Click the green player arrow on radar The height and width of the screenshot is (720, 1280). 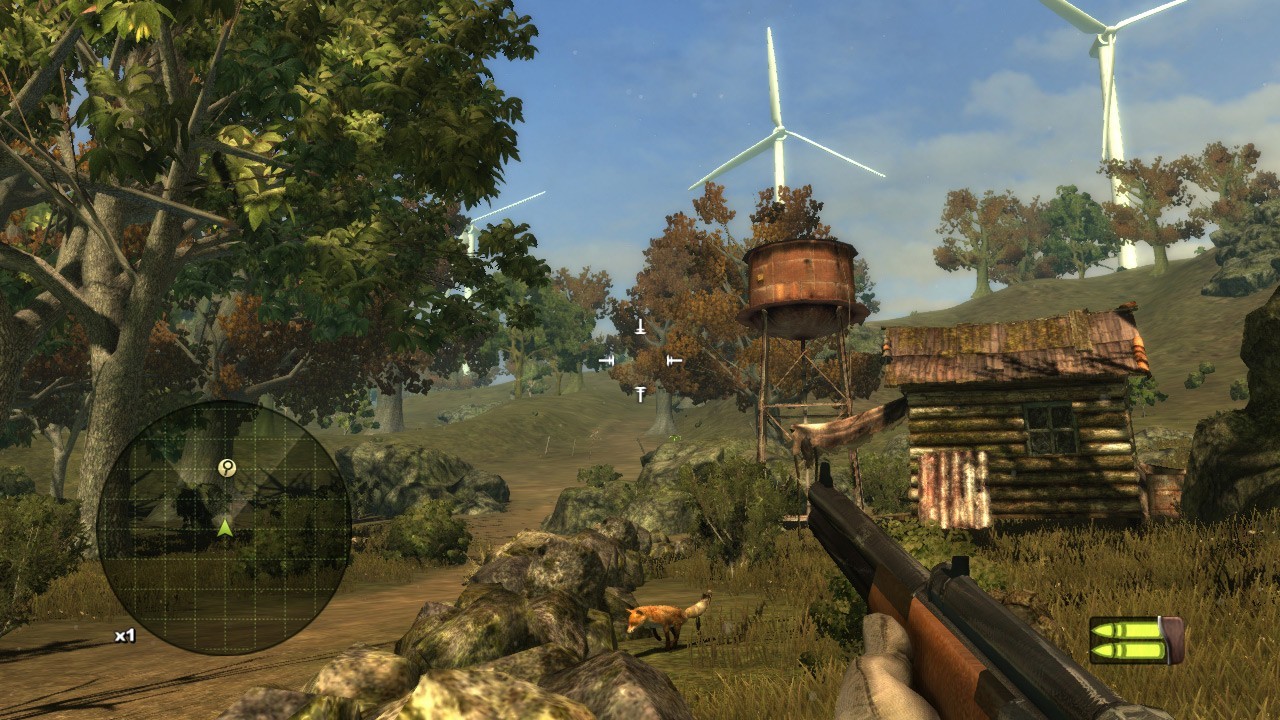click(225, 527)
